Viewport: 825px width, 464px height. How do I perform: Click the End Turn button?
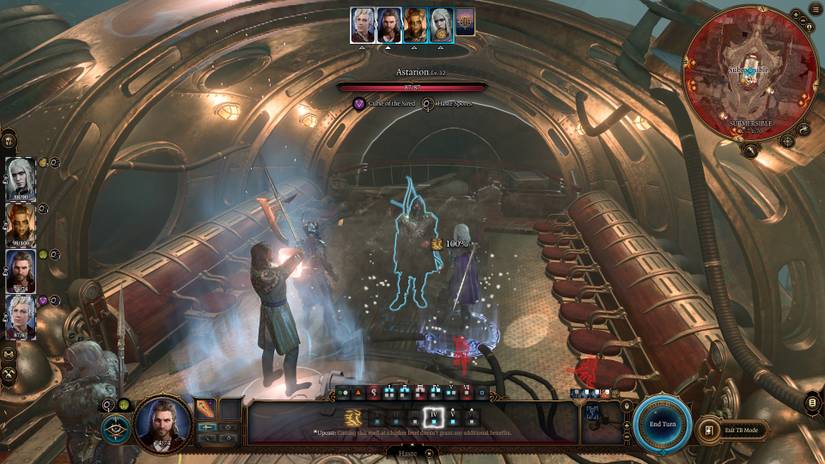pyautogui.click(x=662, y=424)
